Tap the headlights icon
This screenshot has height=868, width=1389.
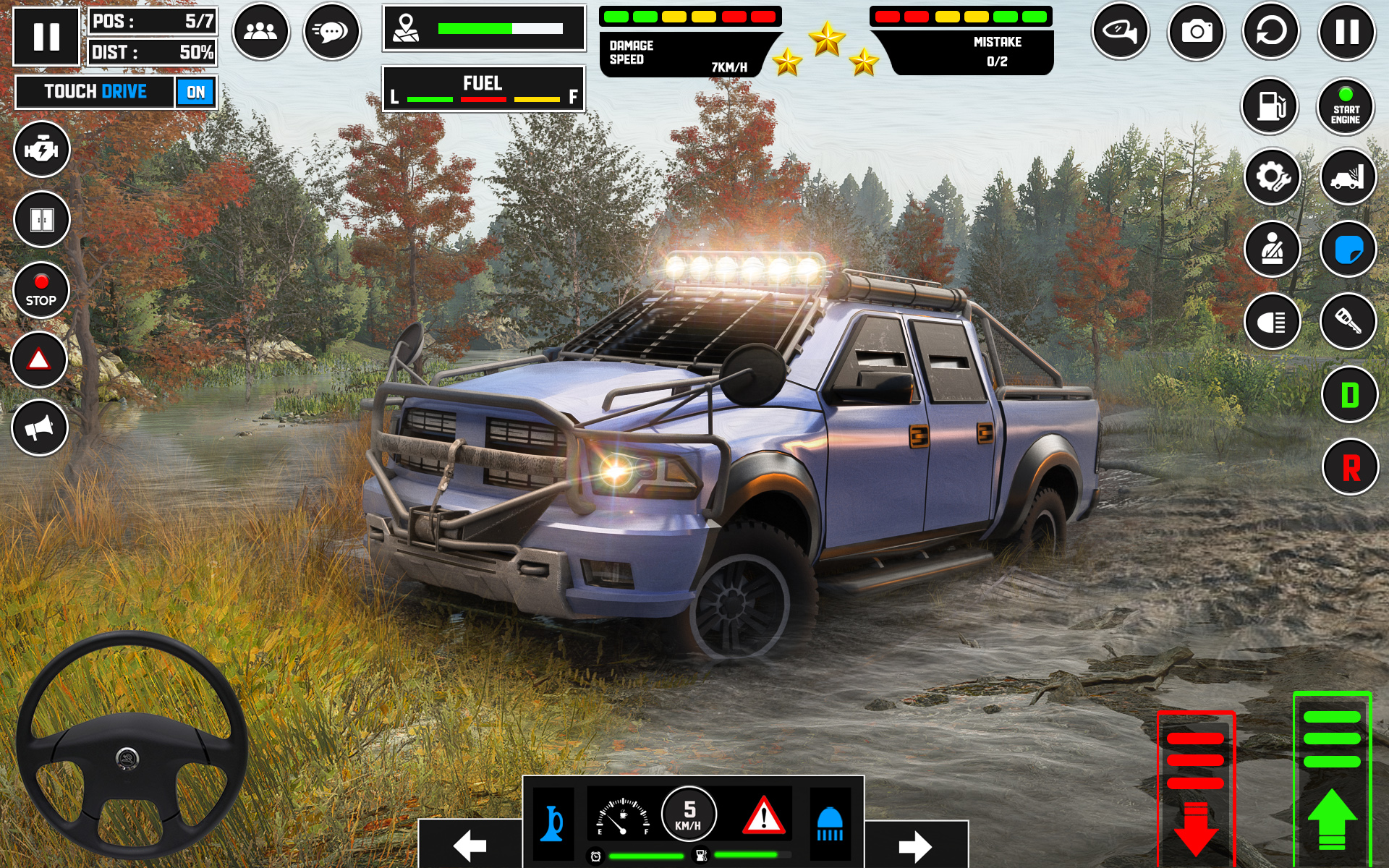pos(1275,320)
